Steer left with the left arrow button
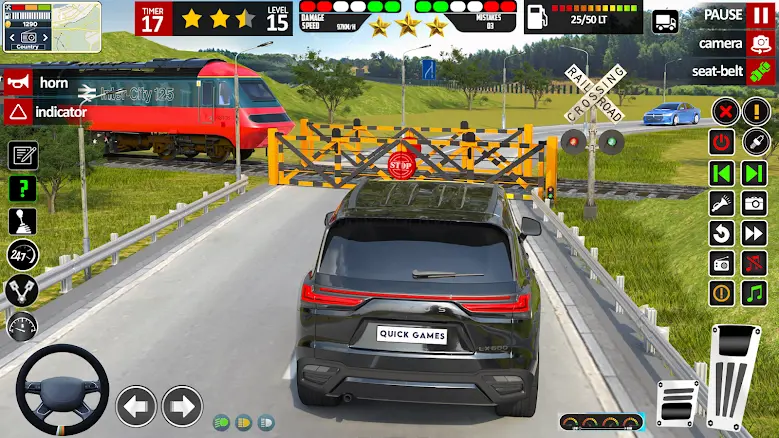 (136, 406)
